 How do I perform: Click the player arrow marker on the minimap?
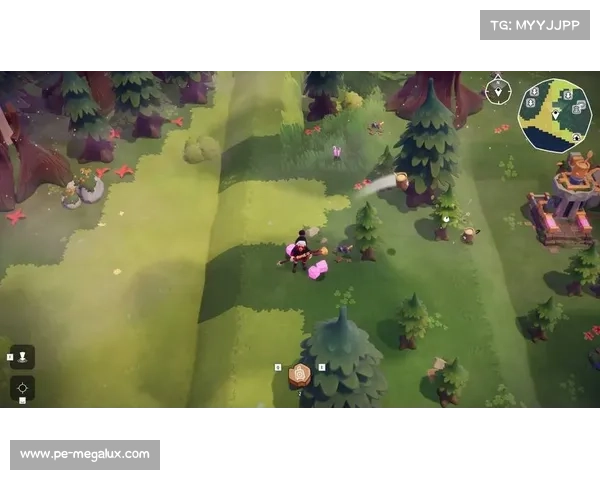click(x=553, y=116)
